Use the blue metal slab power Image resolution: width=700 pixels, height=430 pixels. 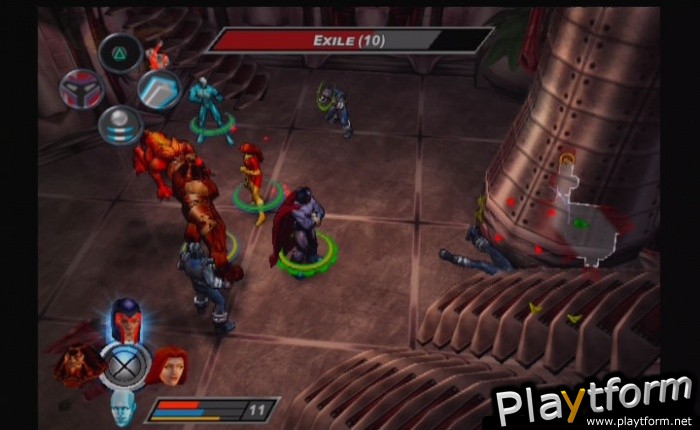point(158,90)
